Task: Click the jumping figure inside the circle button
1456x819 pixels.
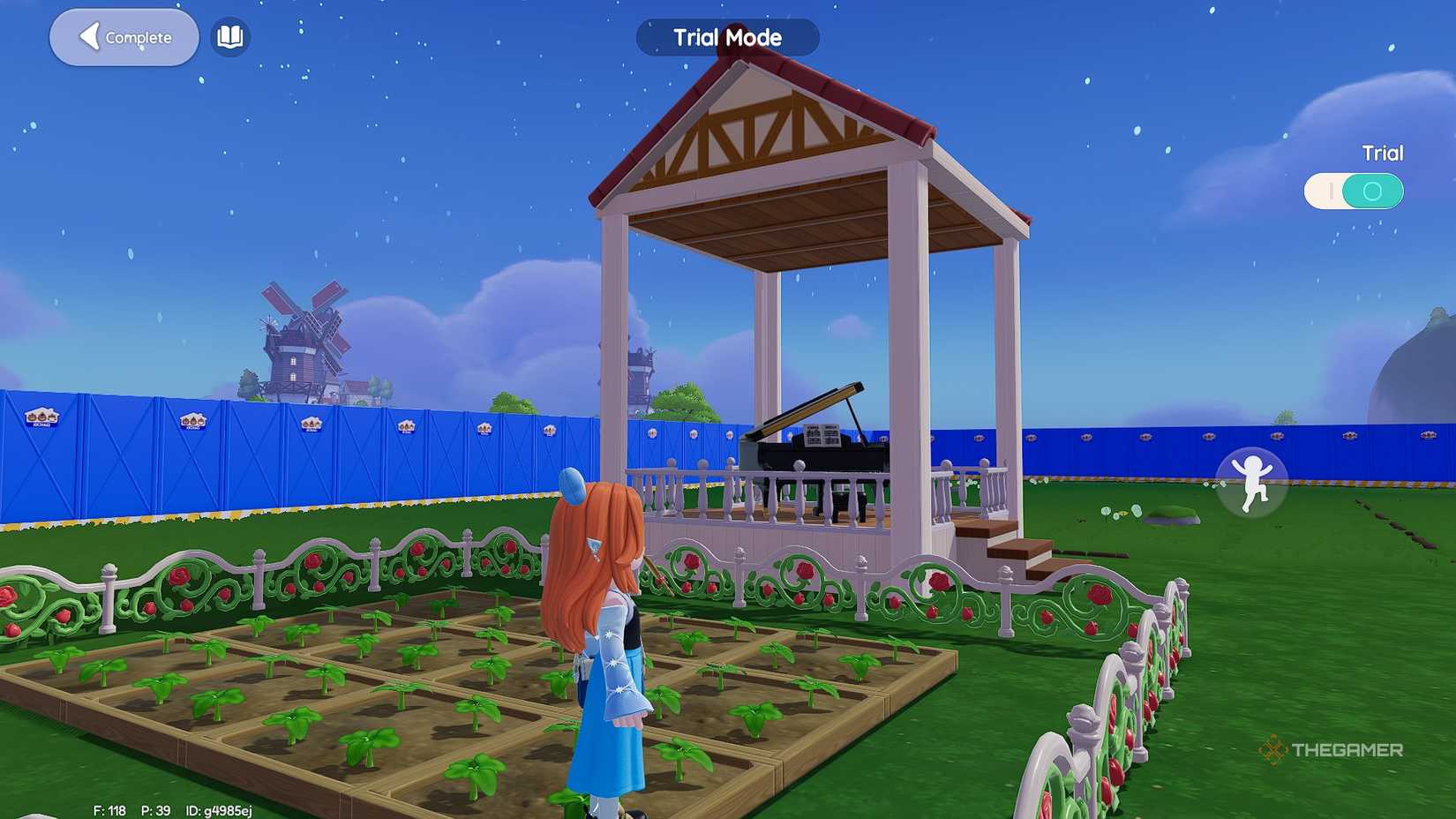Action: coord(1251,484)
